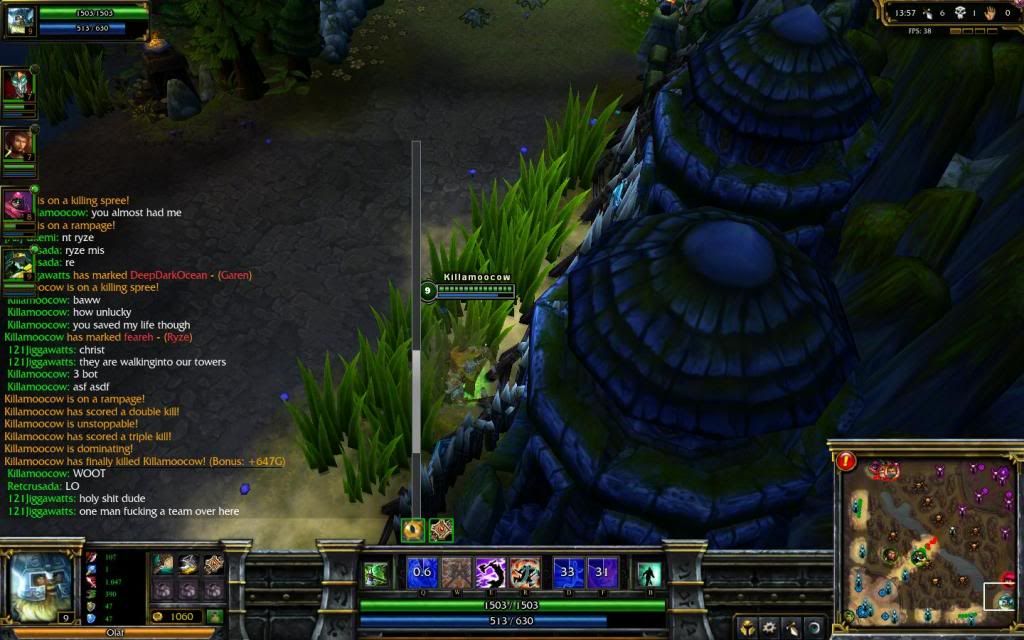Viewport: 1024px width, 640px height.
Task: Select the pink hooded ally portrait
Action: 17,205
